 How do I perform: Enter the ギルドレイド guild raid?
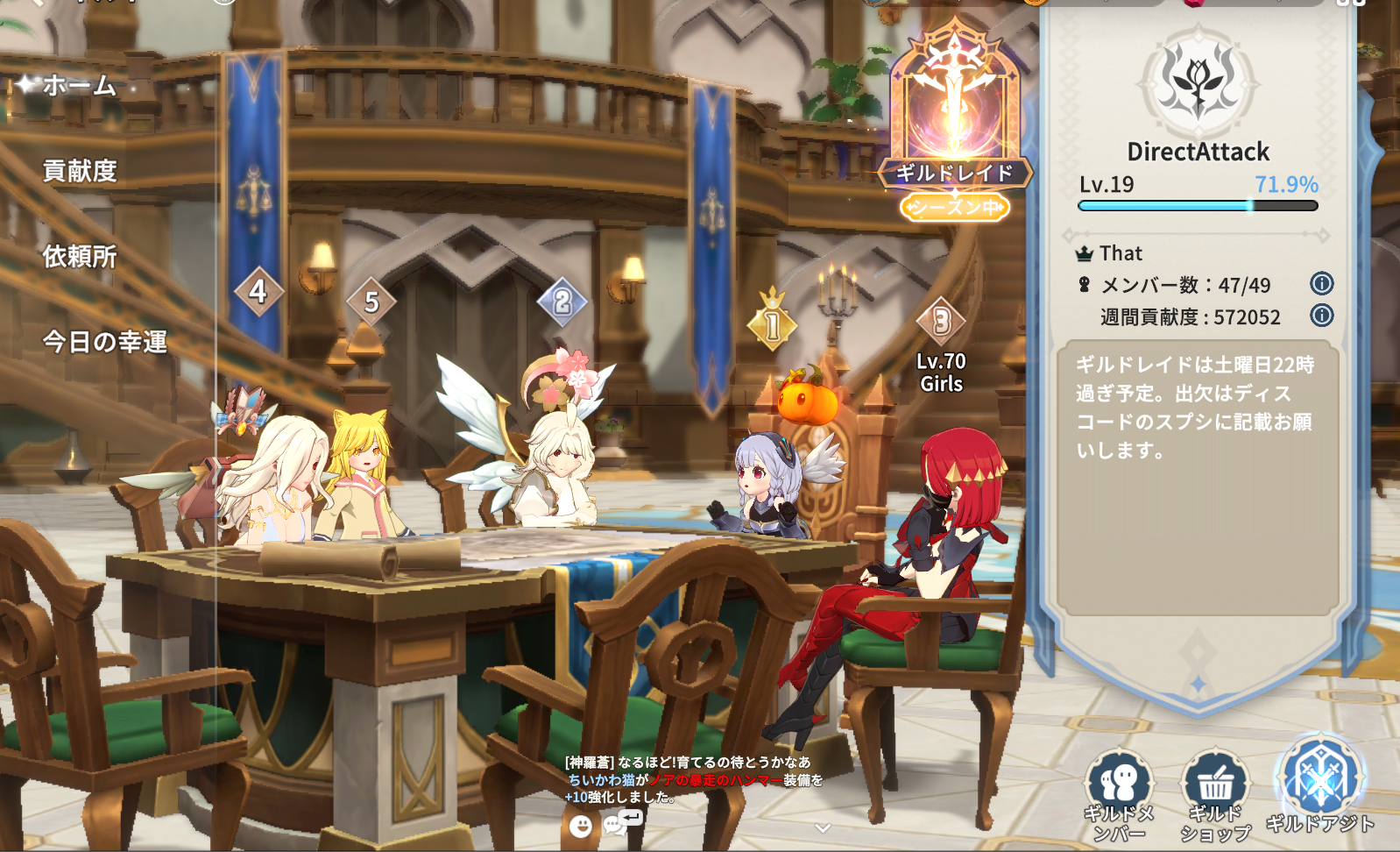pyautogui.click(x=954, y=123)
